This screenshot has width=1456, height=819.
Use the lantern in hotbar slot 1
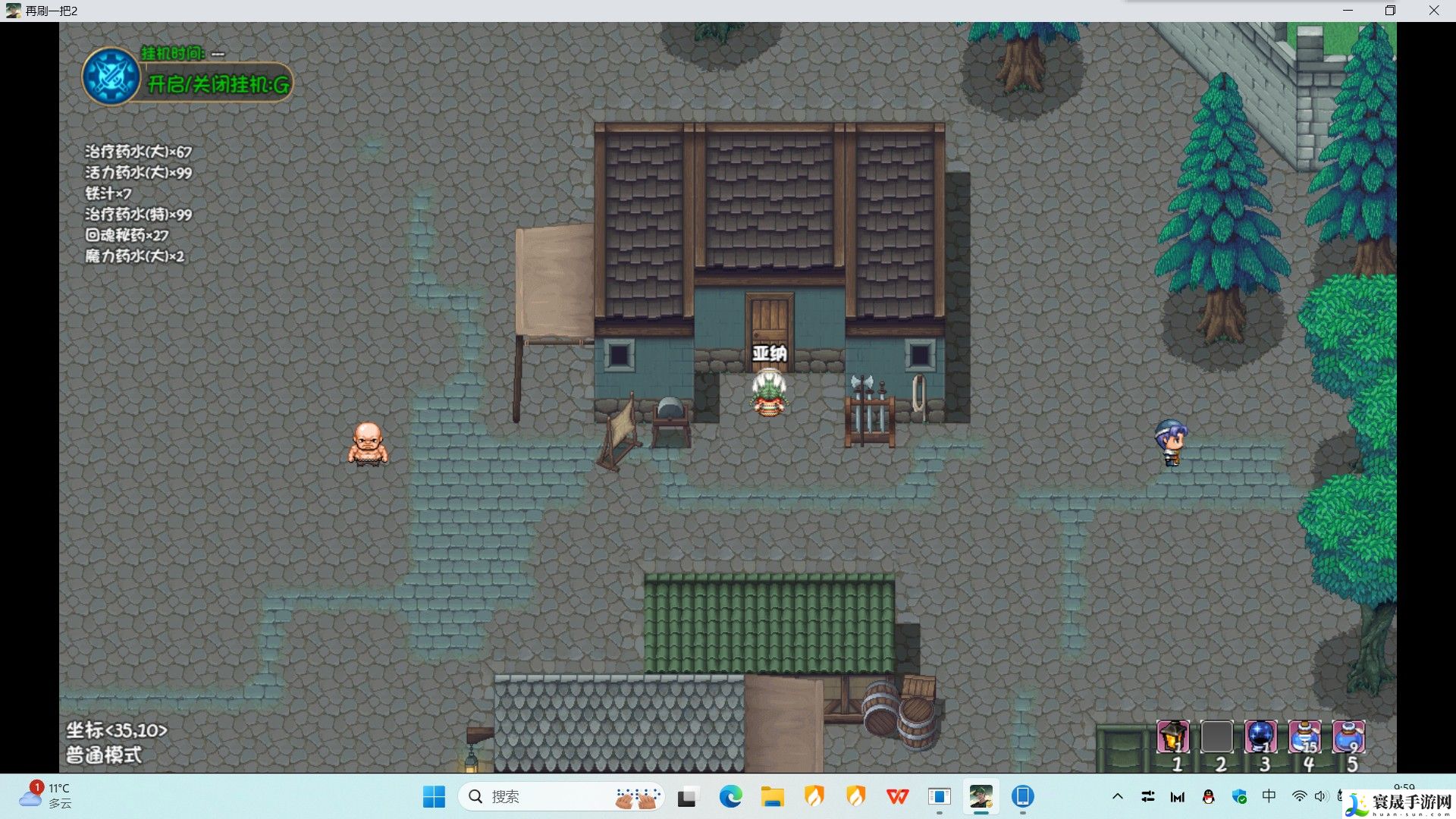pyautogui.click(x=1173, y=736)
